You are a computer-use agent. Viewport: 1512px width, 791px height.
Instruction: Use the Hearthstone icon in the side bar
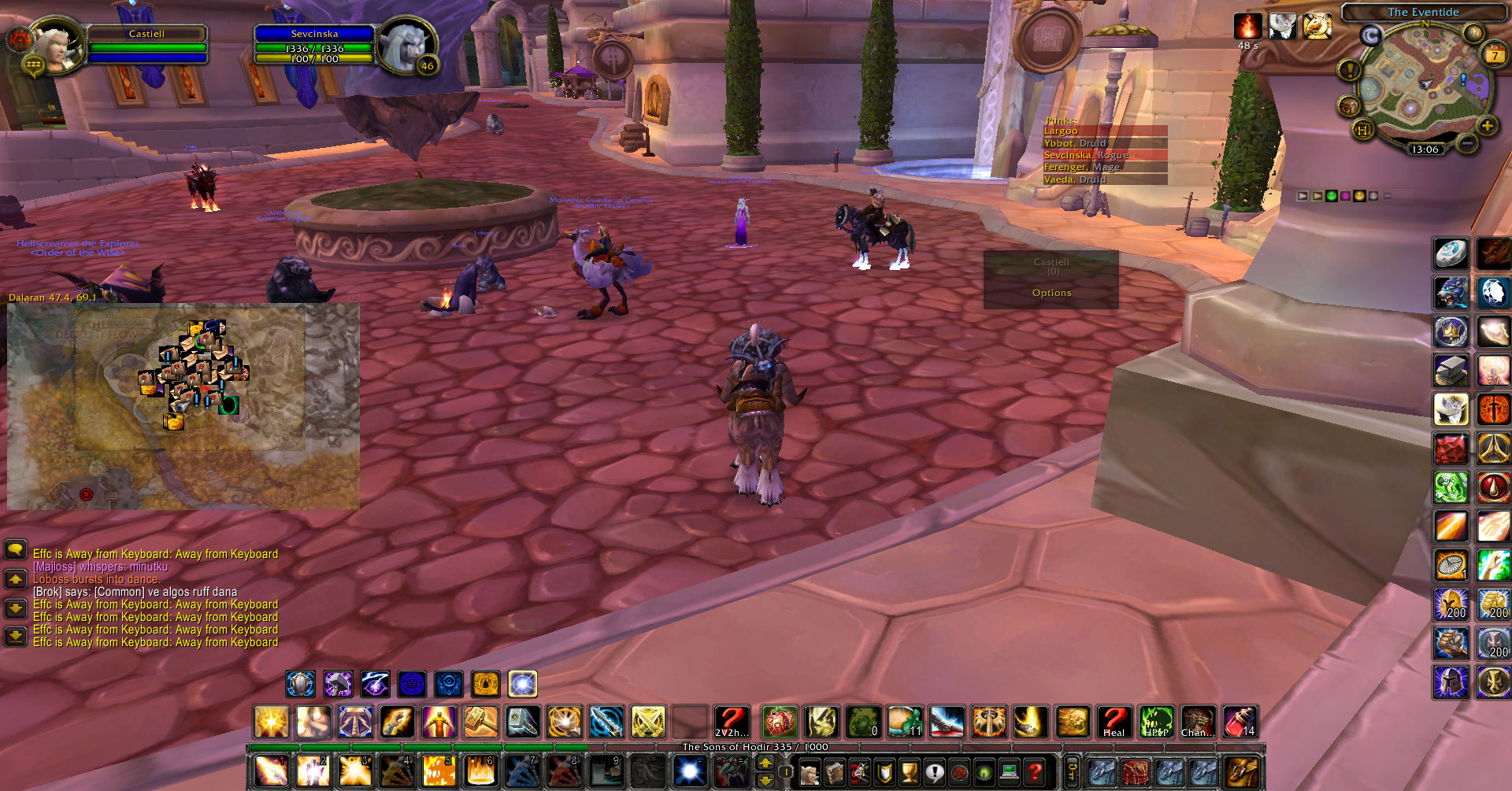(x=1451, y=253)
